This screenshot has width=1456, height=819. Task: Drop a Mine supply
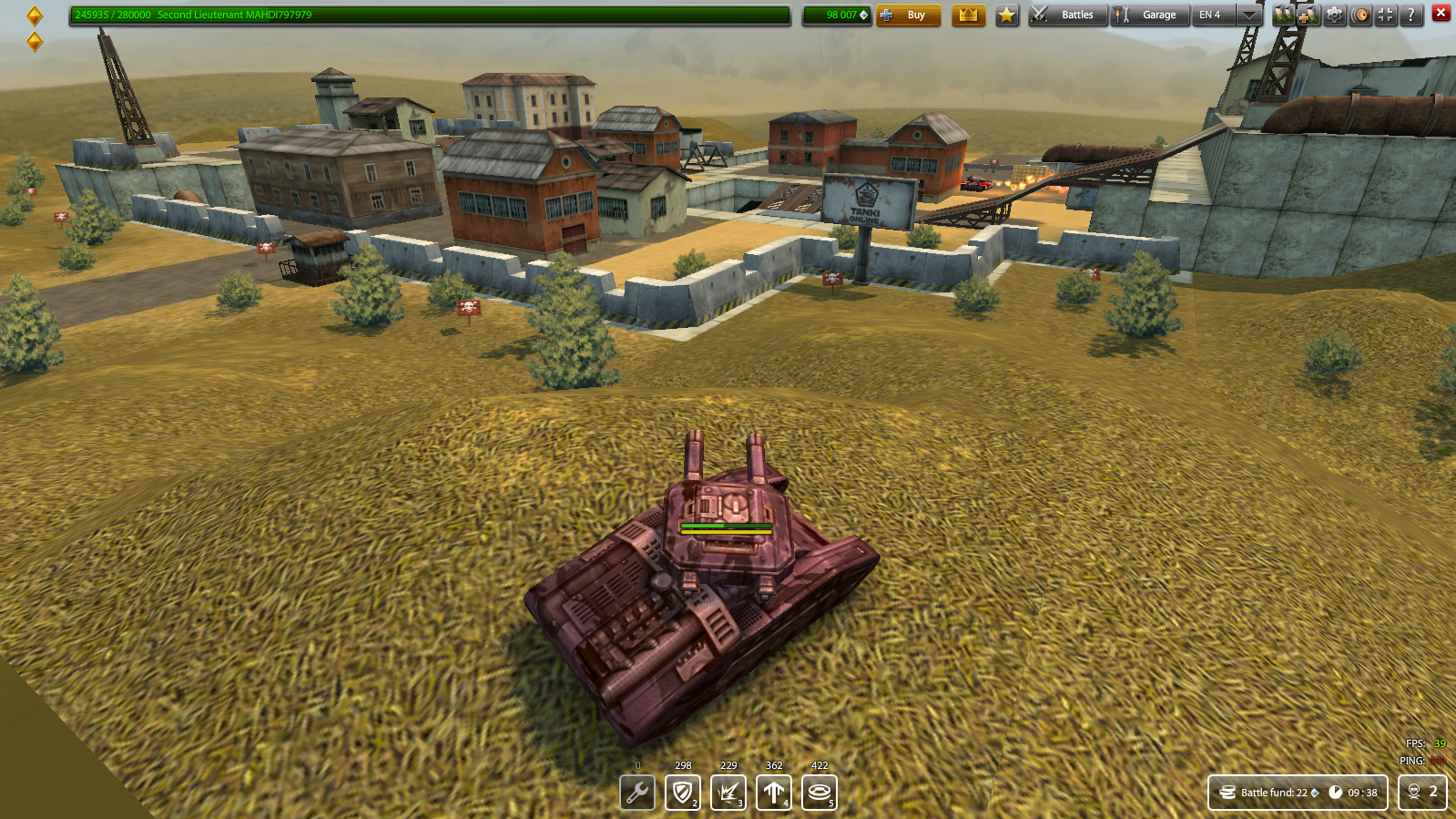819,793
